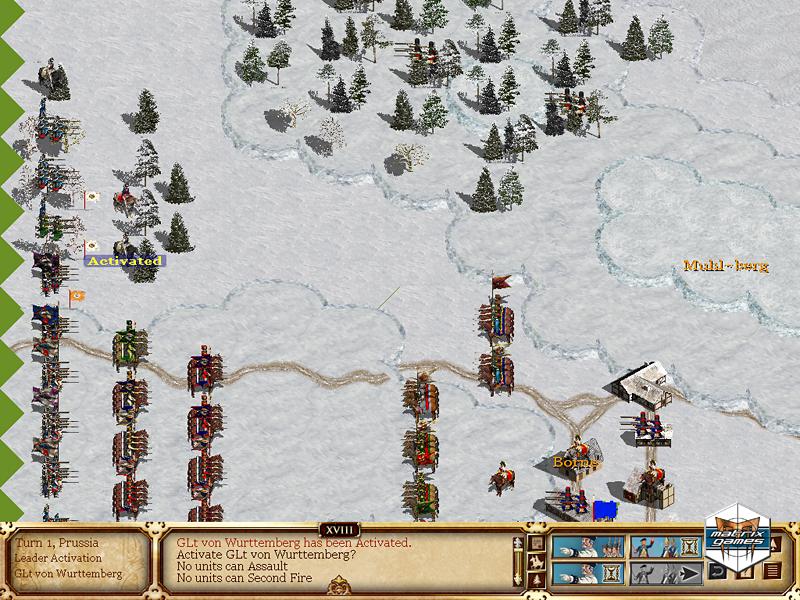Click the XVIII roman numeral badge
800x600 pixels.
pos(339,529)
